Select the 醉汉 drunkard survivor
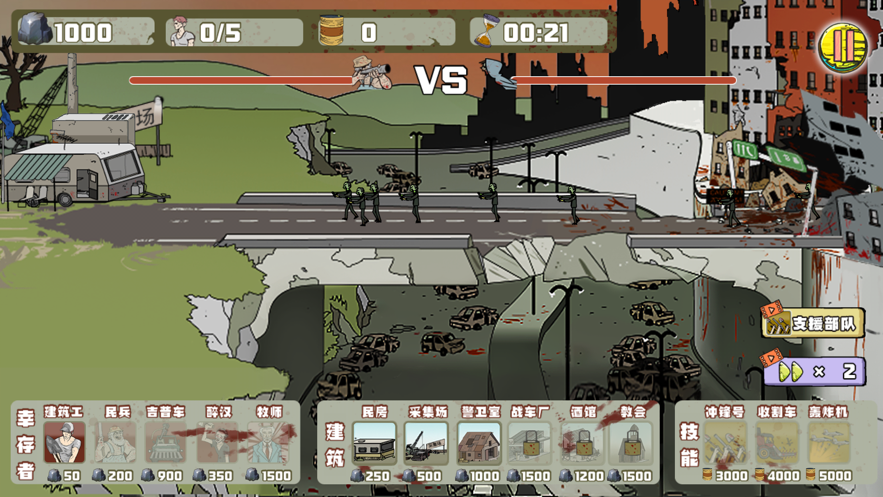The image size is (883, 497). 218,443
